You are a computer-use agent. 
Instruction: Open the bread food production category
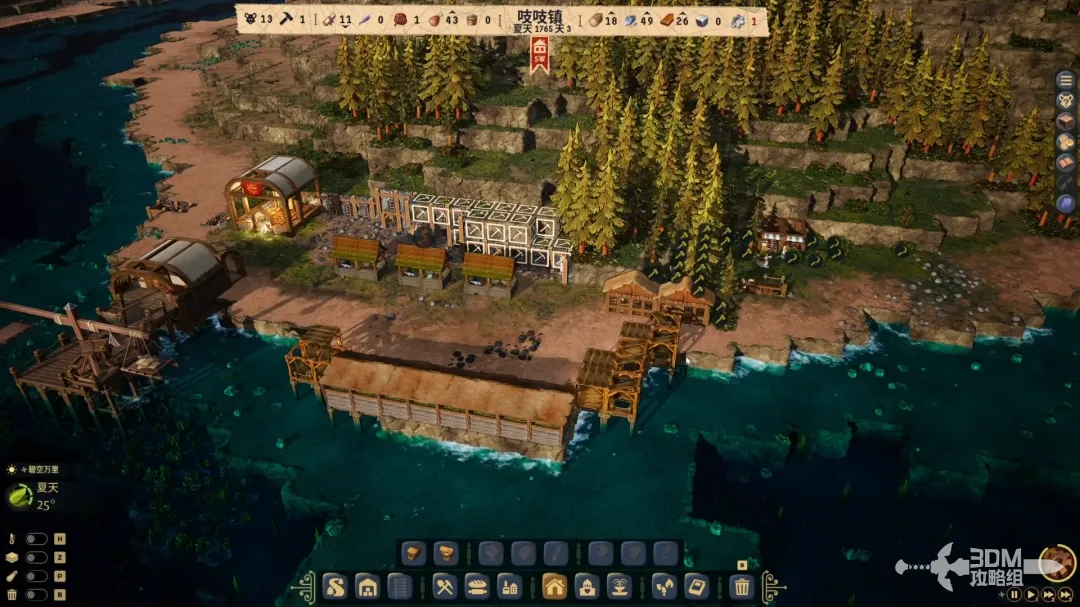(478, 586)
